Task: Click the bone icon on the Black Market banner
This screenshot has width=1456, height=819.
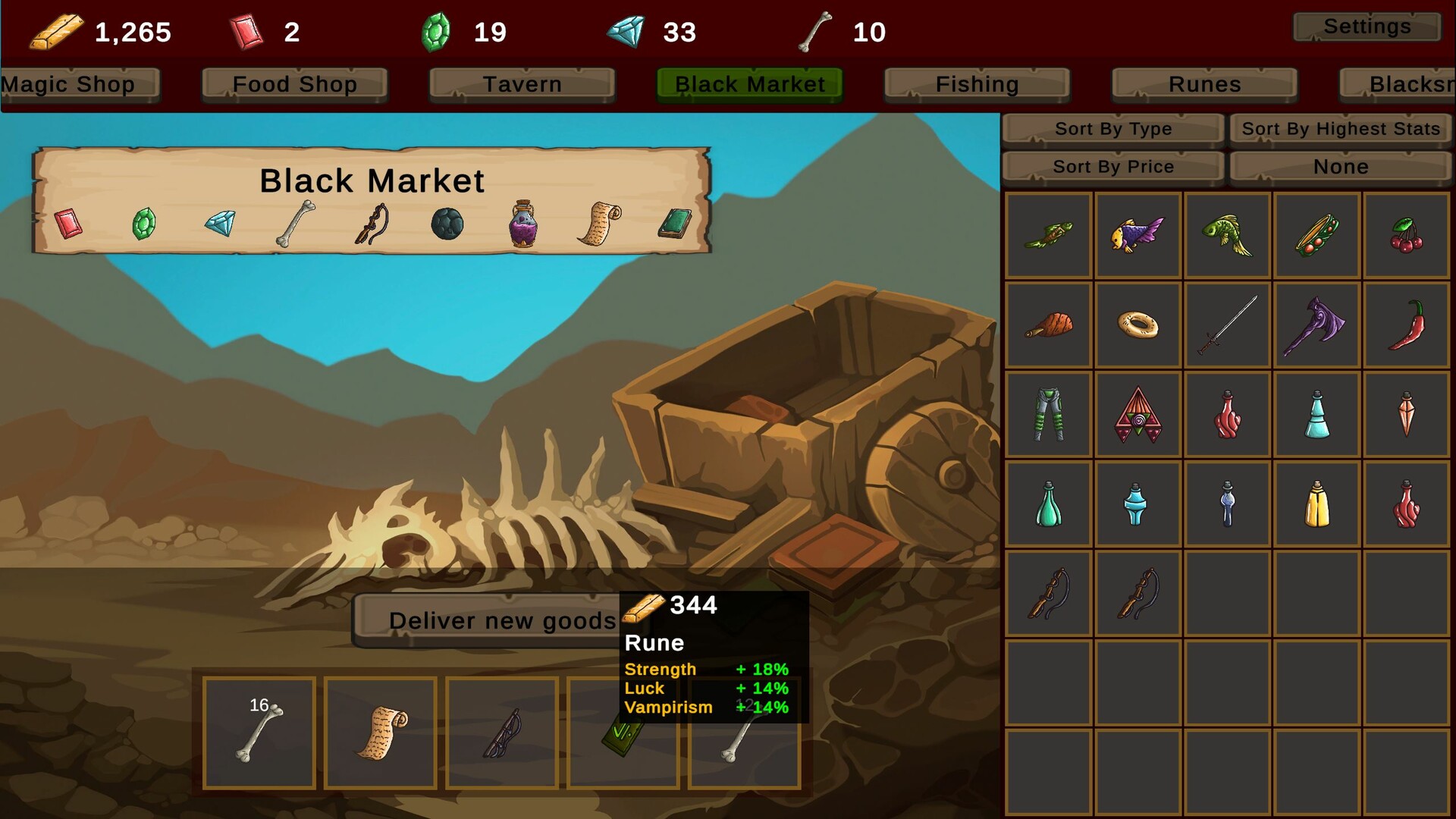Action: tap(293, 224)
